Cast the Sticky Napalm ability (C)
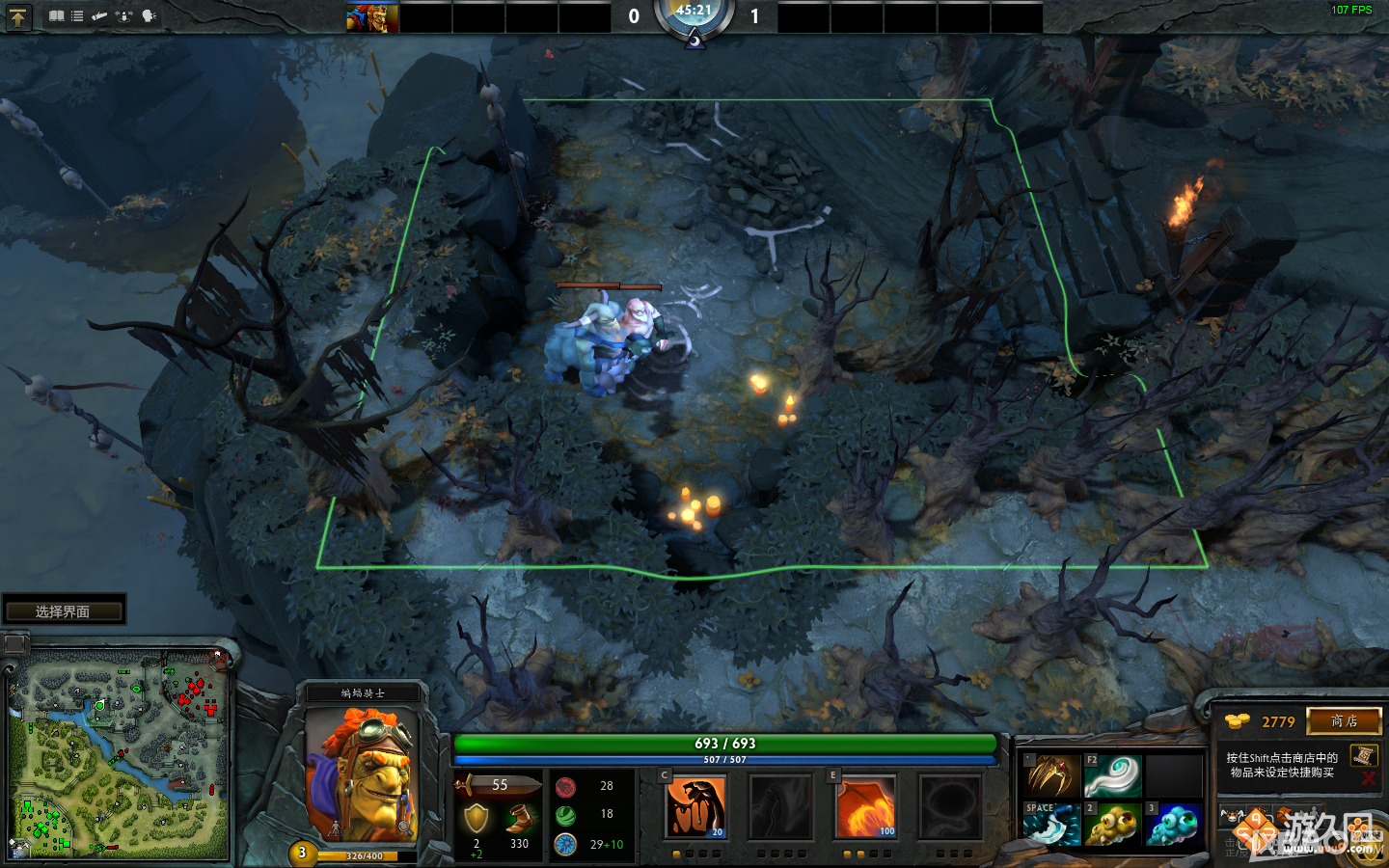The width and height of the screenshot is (1389, 868). 696,807
